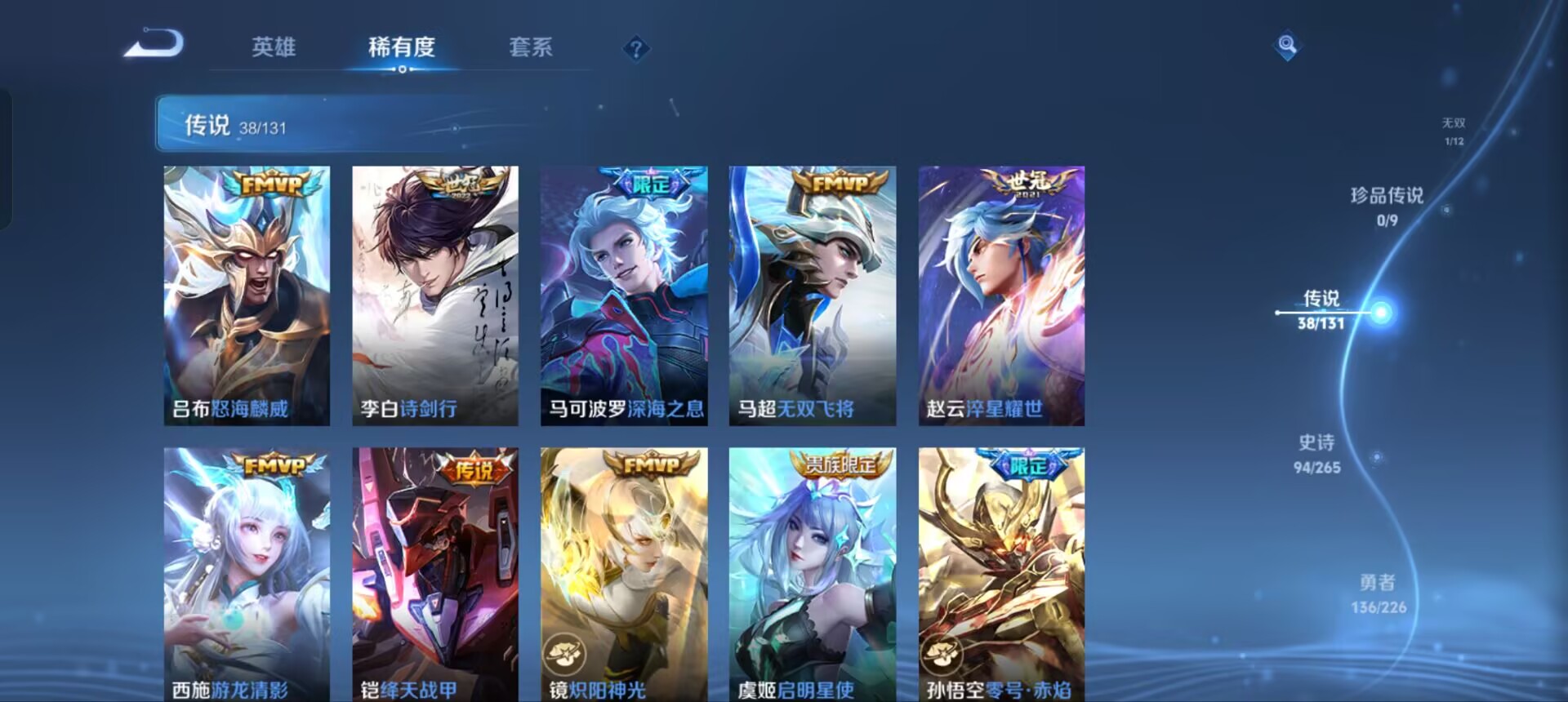Image resolution: width=1568 pixels, height=702 pixels.
Task: Select the 珍品传说 rarity filter
Action: pos(1388,203)
